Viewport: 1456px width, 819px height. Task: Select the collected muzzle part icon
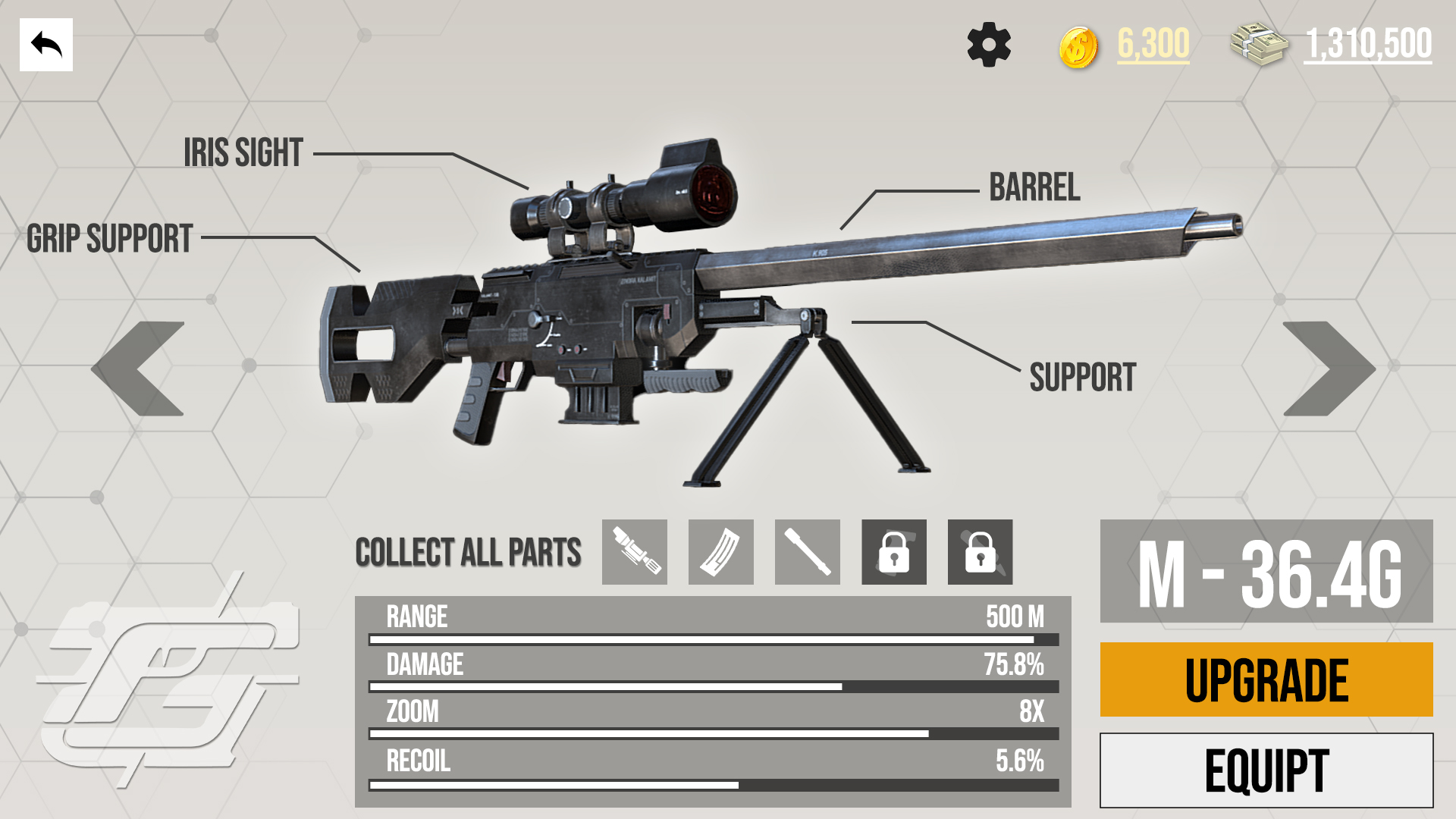click(635, 553)
